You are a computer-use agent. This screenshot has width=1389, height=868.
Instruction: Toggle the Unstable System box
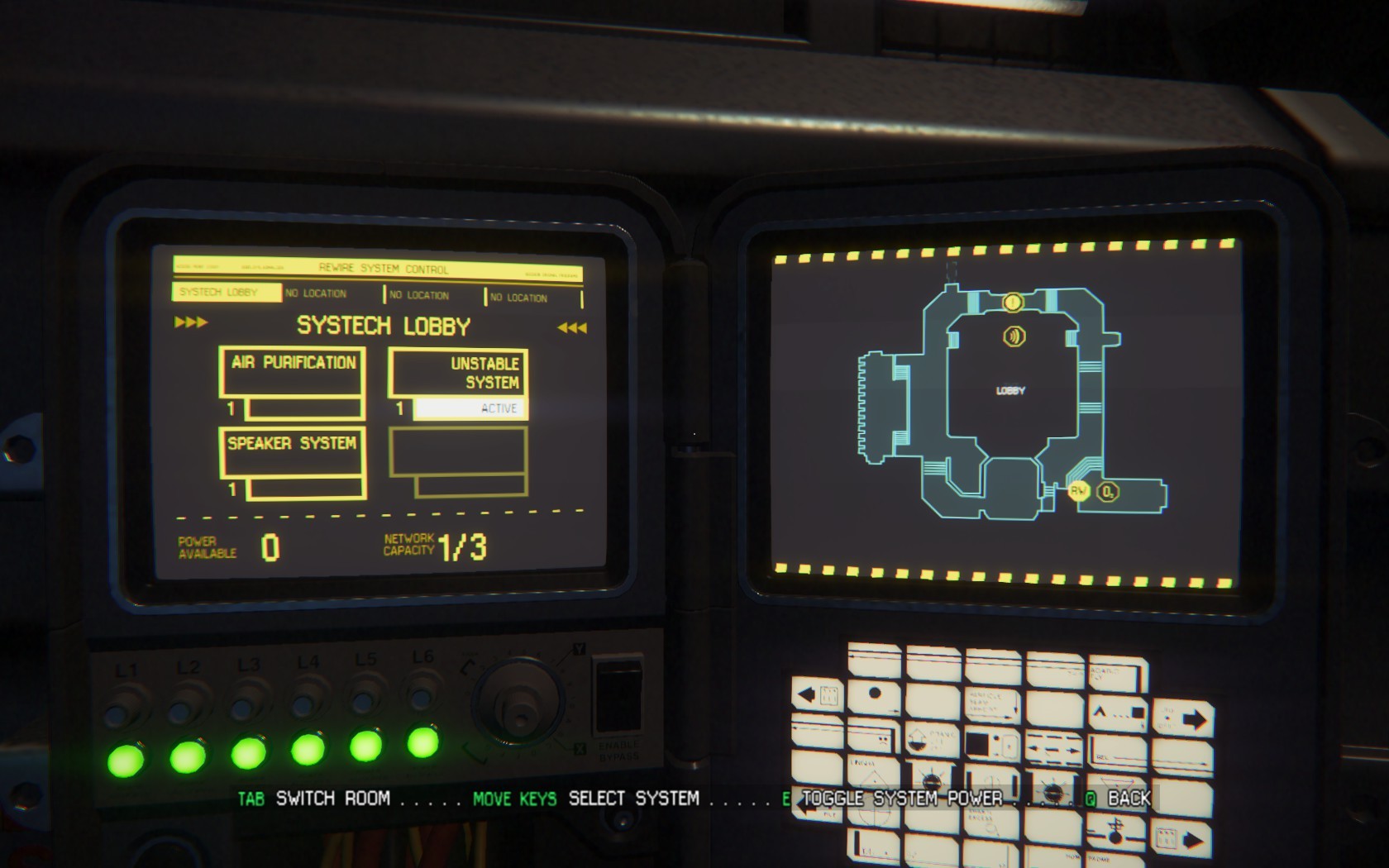(x=458, y=374)
